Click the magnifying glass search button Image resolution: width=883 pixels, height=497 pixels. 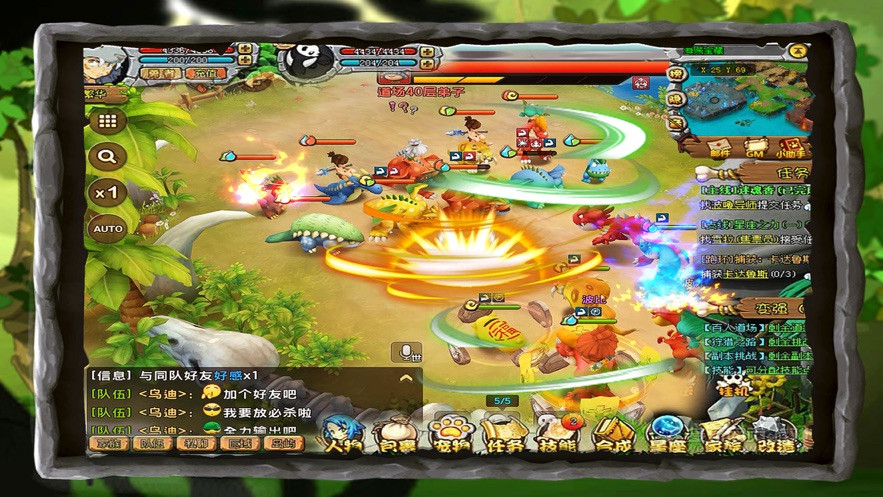click(108, 156)
